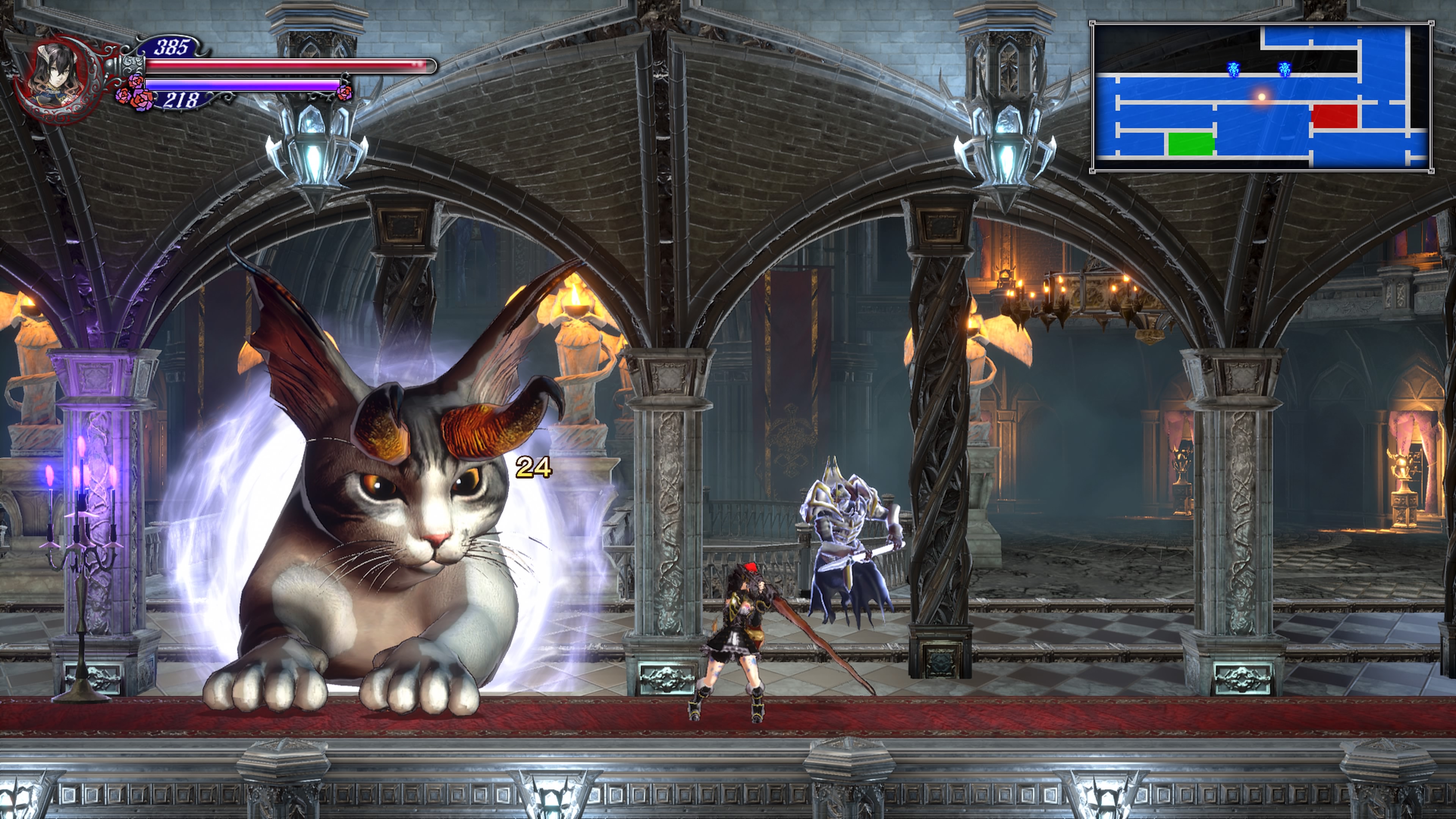This screenshot has height=819, width=1456.
Task: Select the red save room on minimap
Action: click(1335, 116)
